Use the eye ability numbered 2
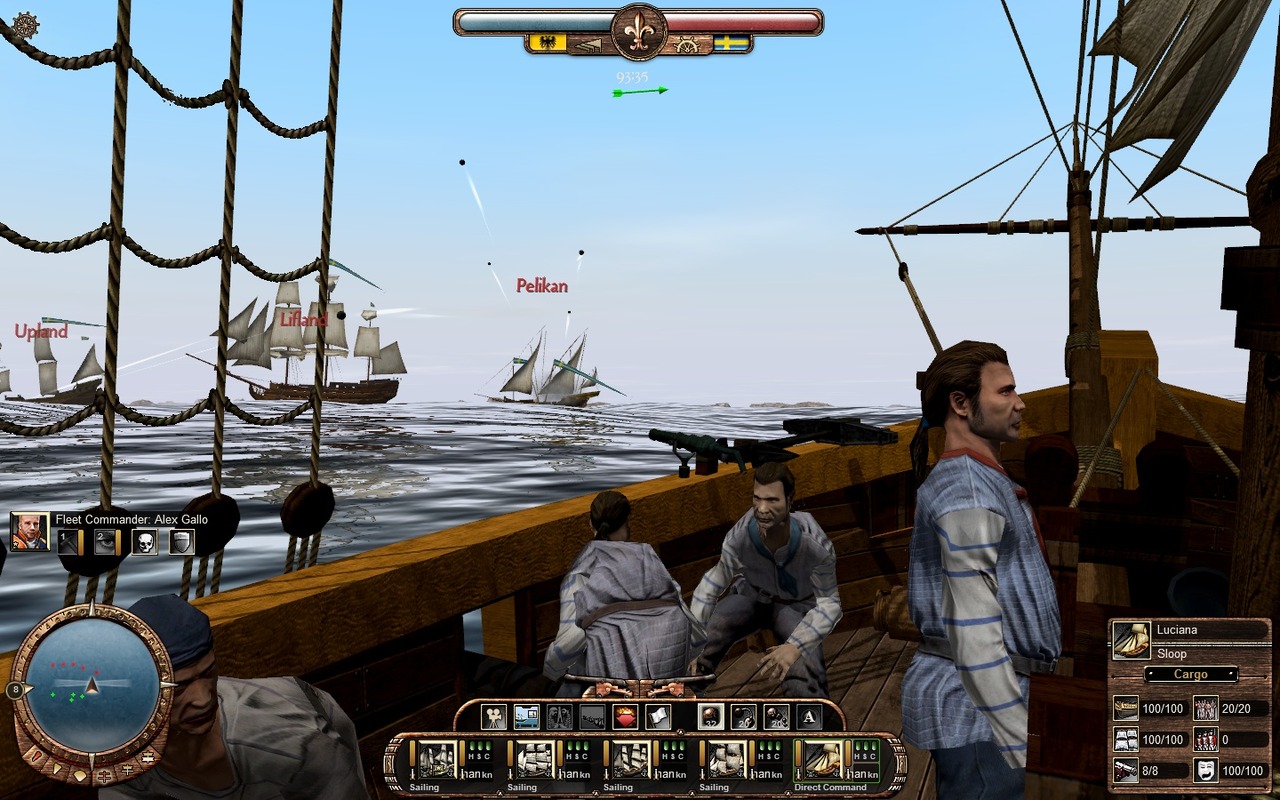The width and height of the screenshot is (1280, 800). tap(106, 542)
